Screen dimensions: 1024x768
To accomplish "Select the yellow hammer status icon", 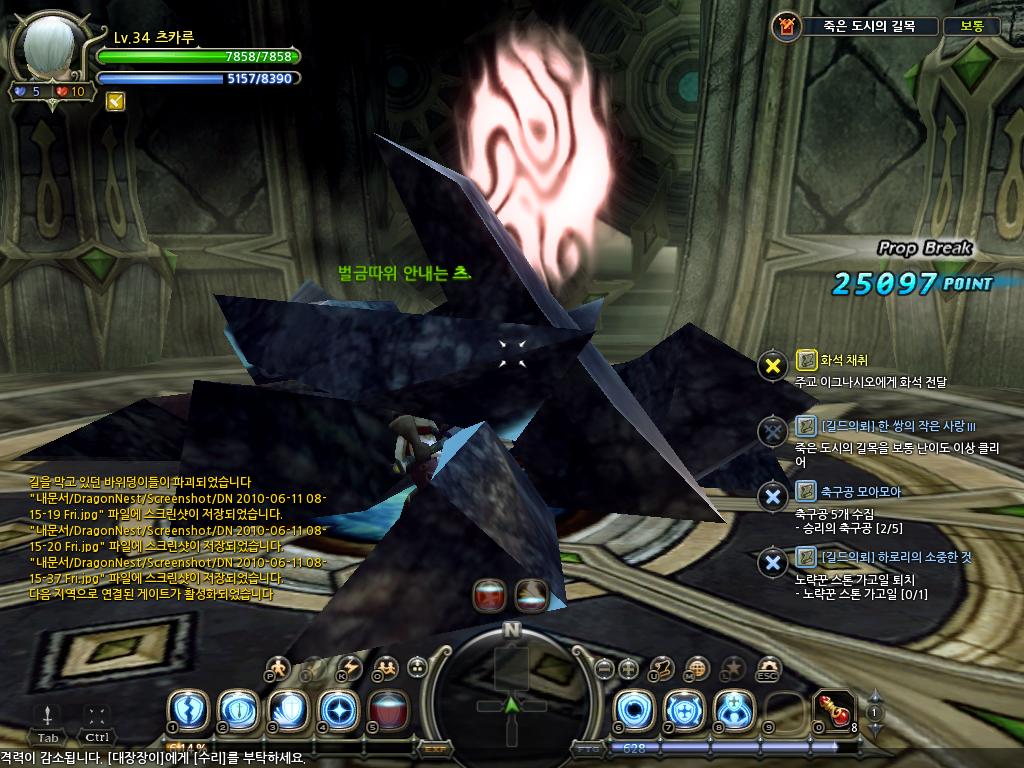I will 115,101.
